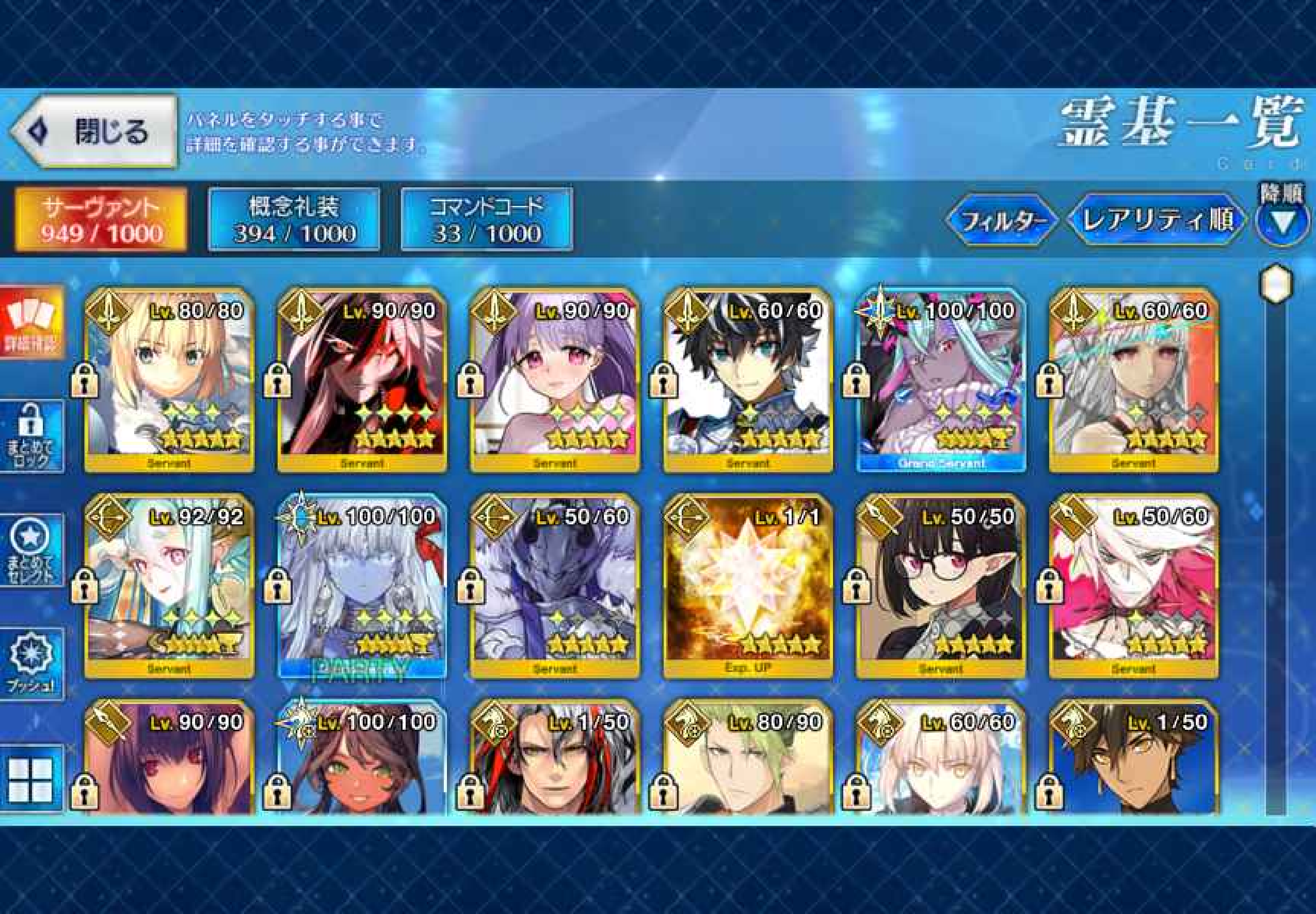Viewport: 1316px width, 914px height.
Task: Click the red cards button at left
Action: (31, 323)
